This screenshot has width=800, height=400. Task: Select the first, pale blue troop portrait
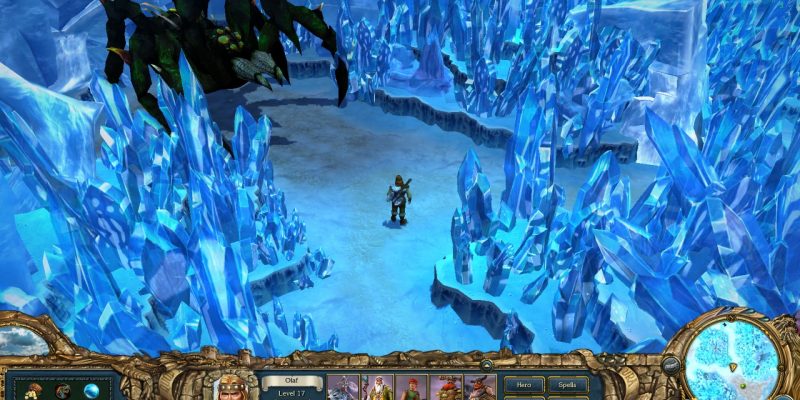343,388
